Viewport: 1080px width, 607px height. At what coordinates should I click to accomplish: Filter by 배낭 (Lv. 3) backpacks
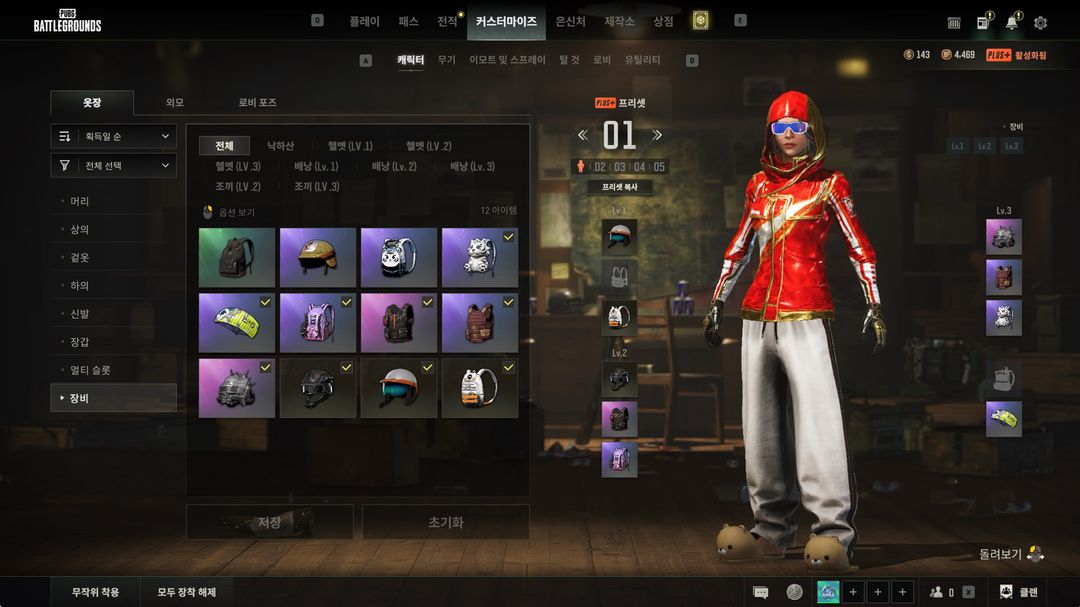pyautogui.click(x=472, y=166)
